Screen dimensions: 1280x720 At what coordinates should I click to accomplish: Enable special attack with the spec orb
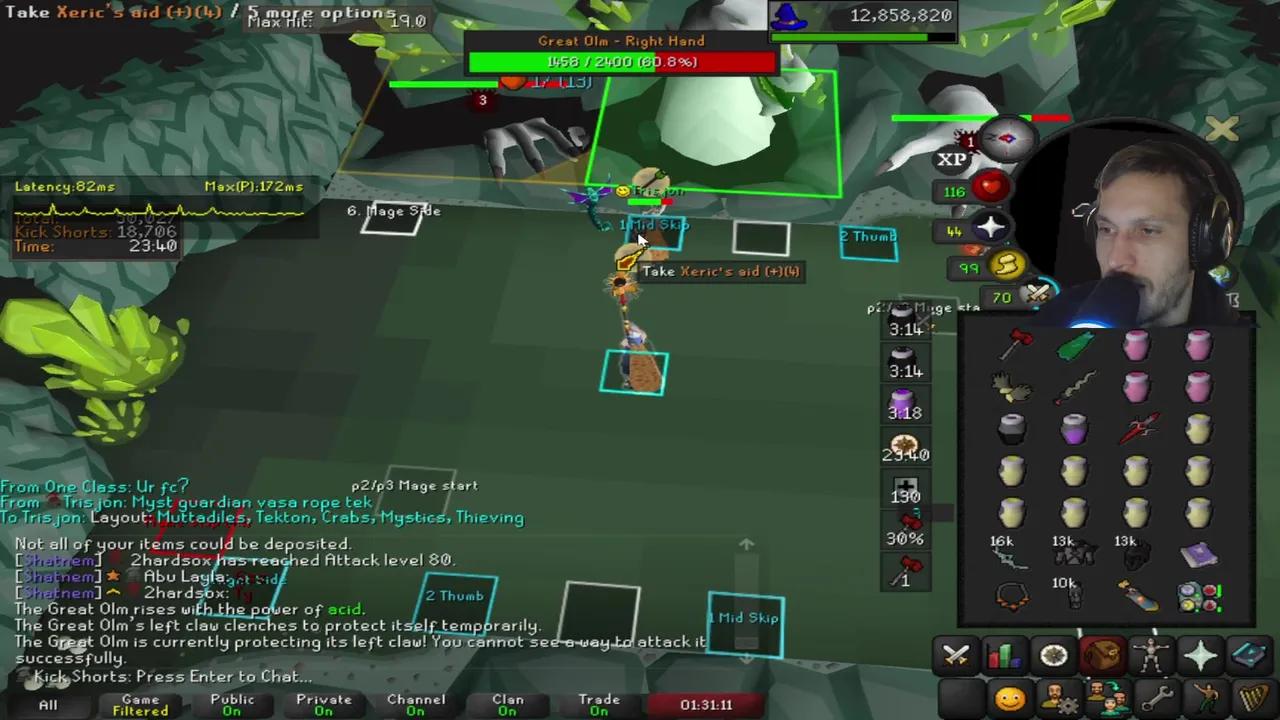coord(1036,294)
